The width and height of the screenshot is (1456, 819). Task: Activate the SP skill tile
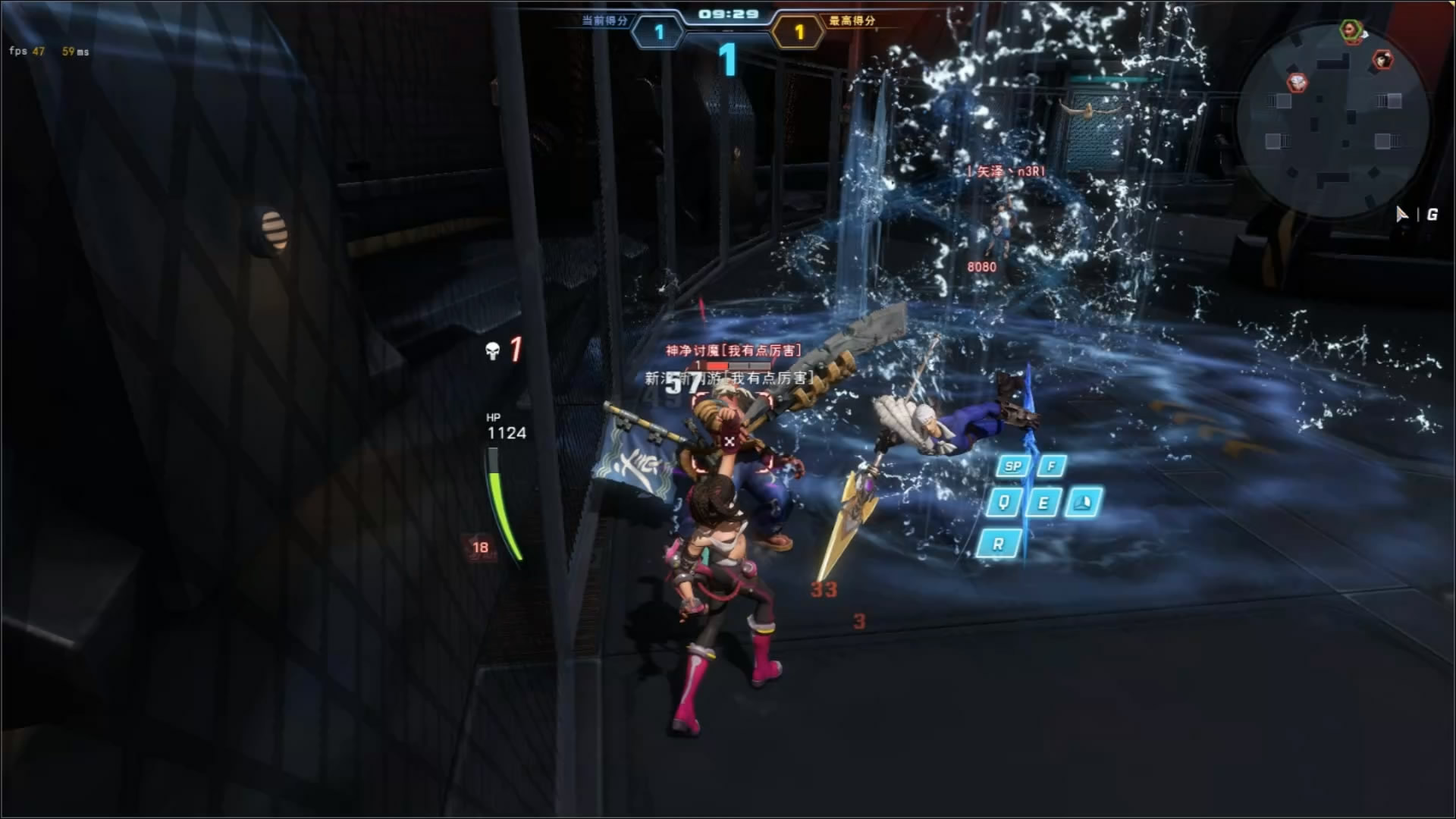(x=1013, y=466)
